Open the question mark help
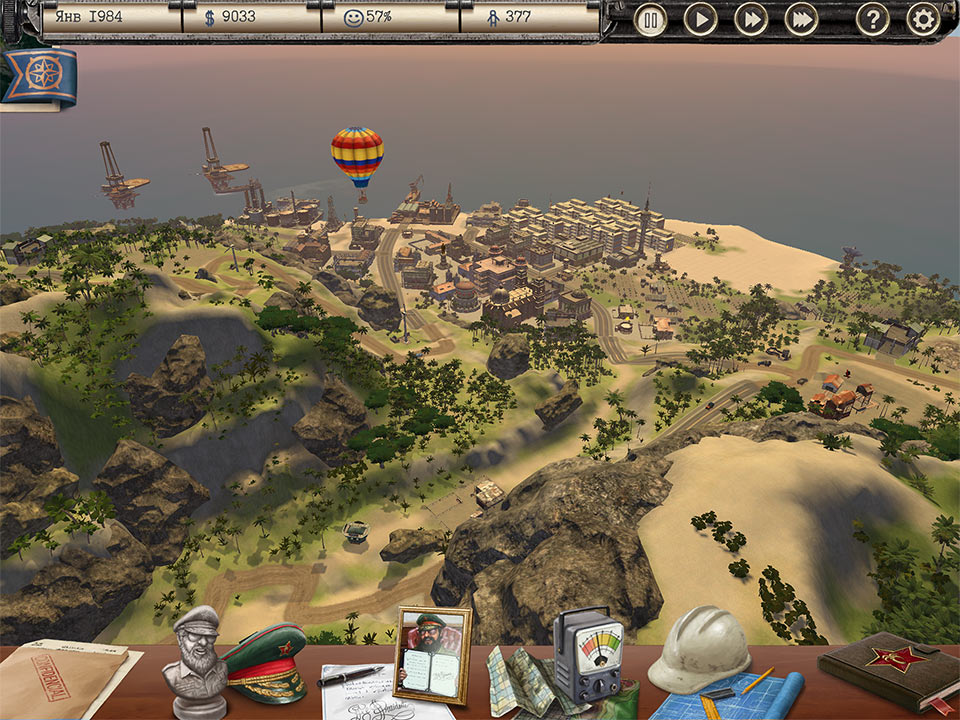Image resolution: width=960 pixels, height=720 pixels. coord(873,20)
